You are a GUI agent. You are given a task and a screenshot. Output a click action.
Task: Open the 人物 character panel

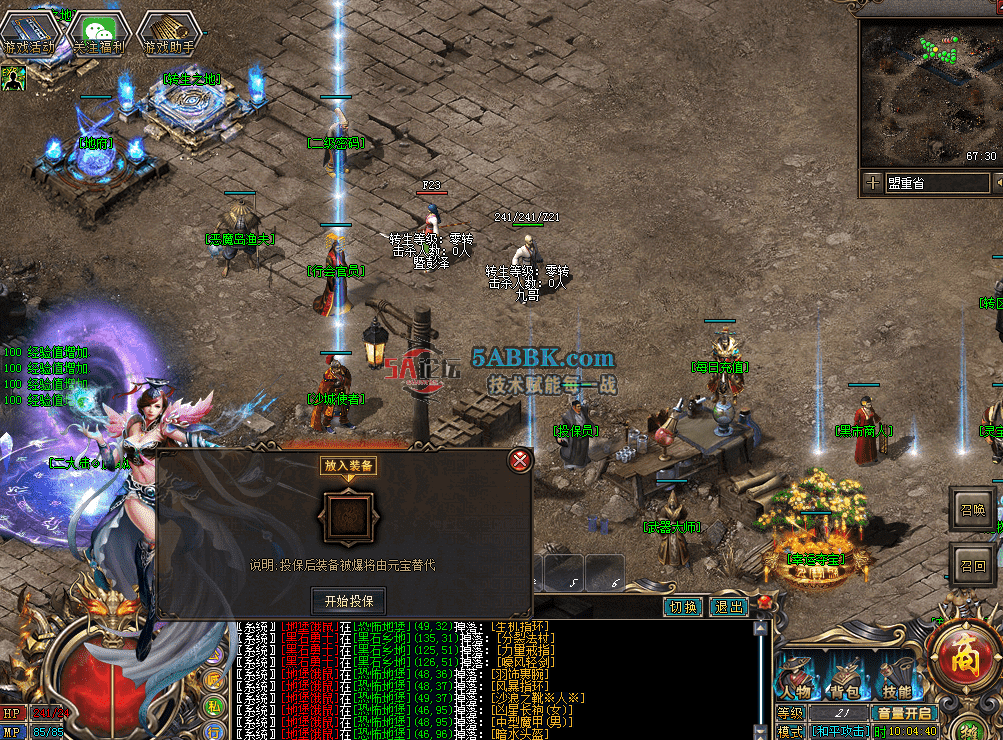pos(796,678)
